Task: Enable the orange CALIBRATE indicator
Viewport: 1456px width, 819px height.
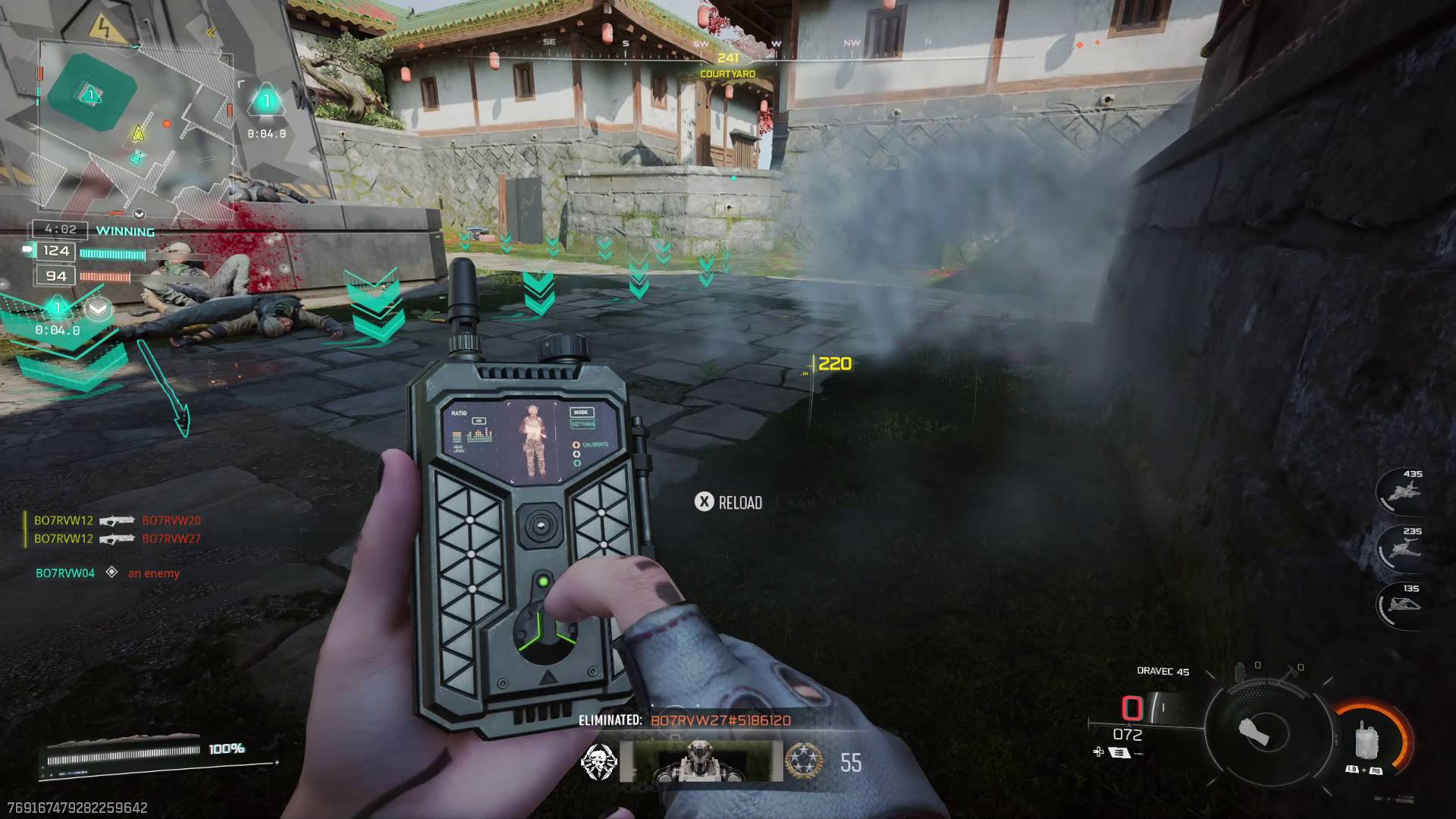Action: [576, 445]
